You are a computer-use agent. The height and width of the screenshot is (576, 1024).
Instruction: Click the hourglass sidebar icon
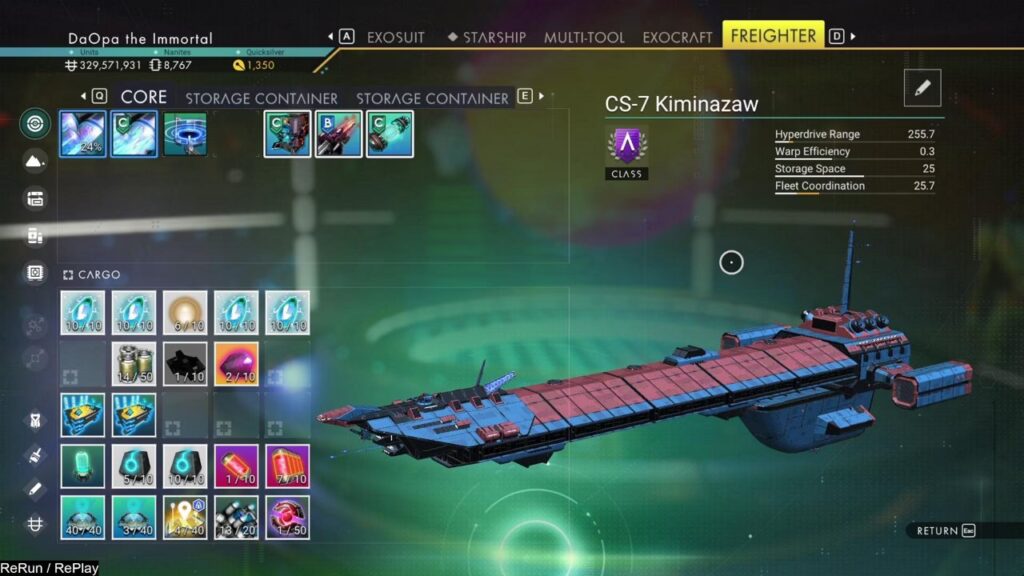coord(35,421)
